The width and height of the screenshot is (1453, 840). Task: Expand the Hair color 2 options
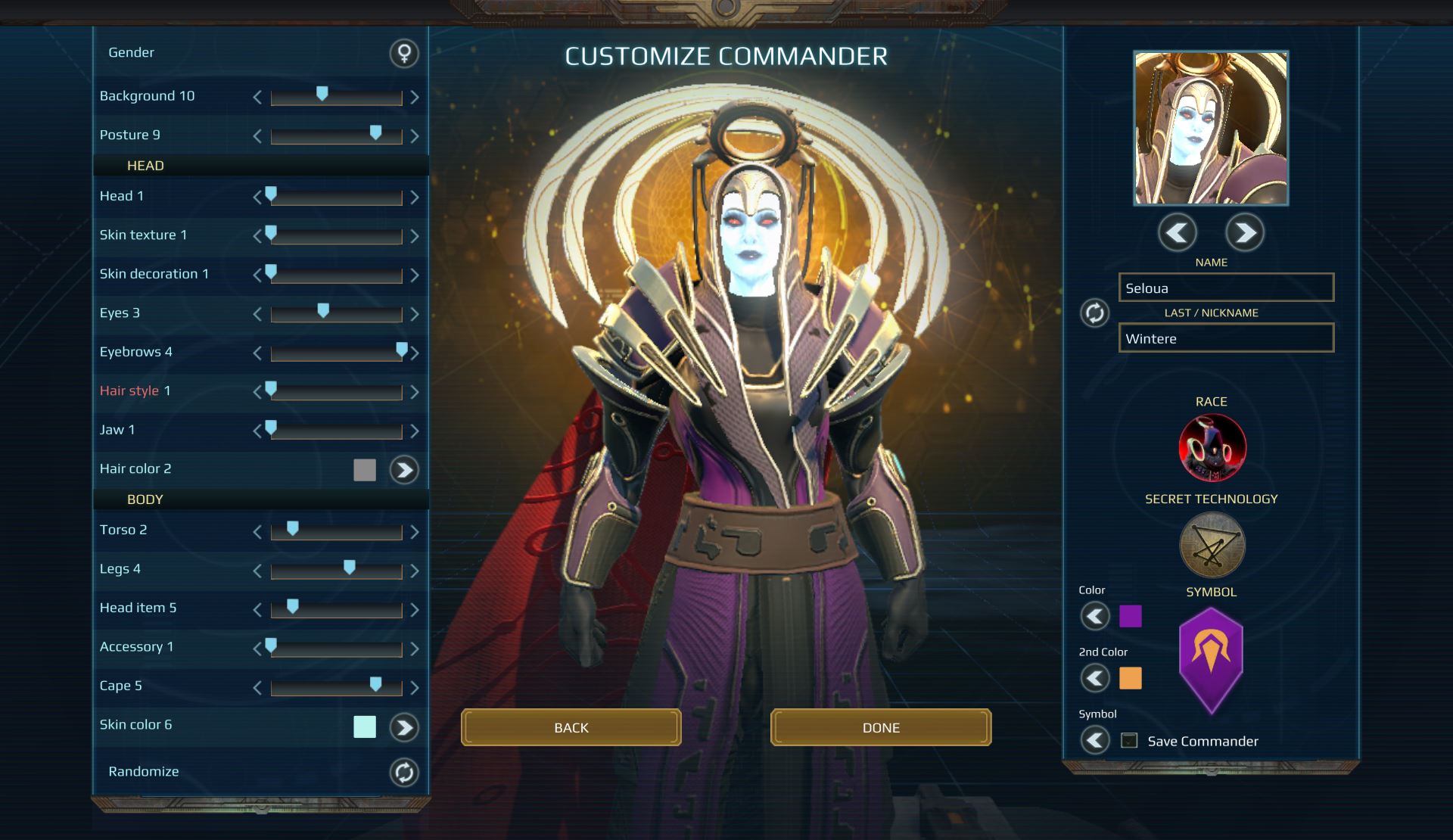403,470
